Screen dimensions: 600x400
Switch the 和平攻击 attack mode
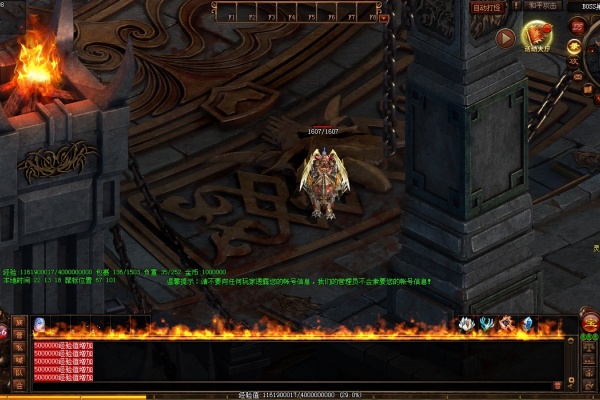(544, 7)
